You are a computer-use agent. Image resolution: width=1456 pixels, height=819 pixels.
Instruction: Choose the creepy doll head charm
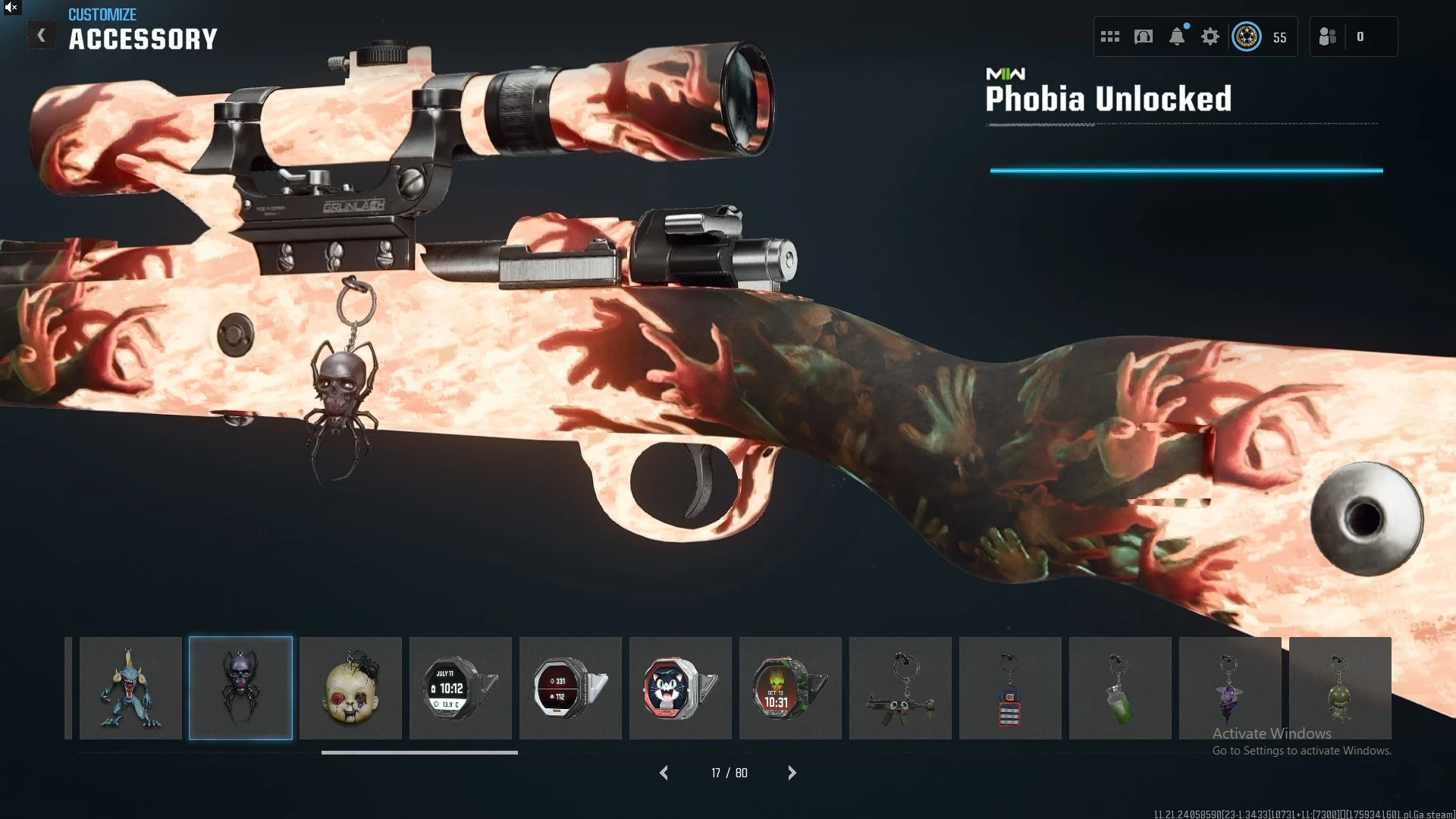[x=350, y=689]
